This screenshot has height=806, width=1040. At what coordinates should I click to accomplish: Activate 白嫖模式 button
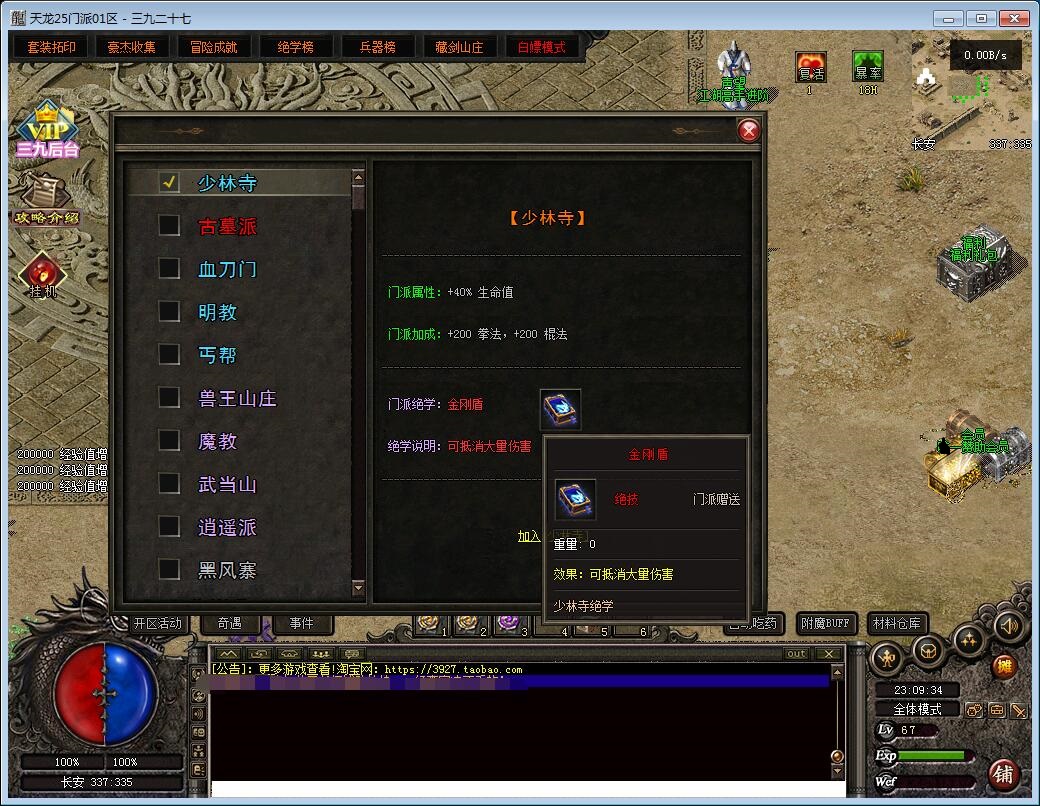(x=541, y=47)
